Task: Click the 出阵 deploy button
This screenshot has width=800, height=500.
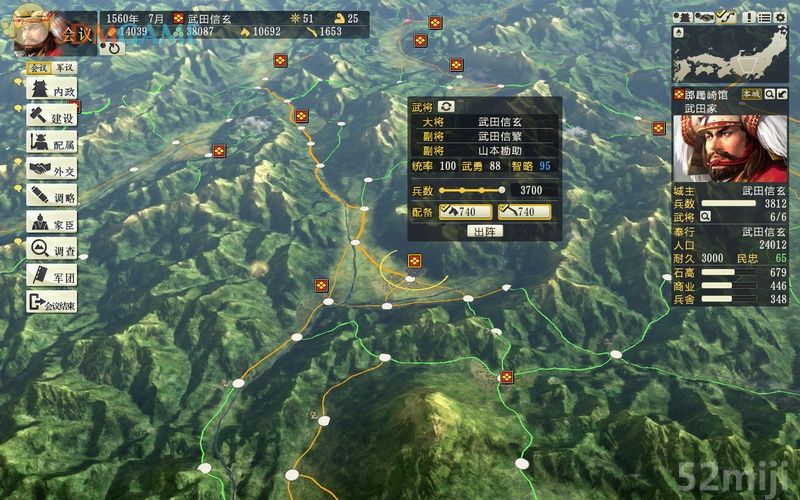Action: 485,231
